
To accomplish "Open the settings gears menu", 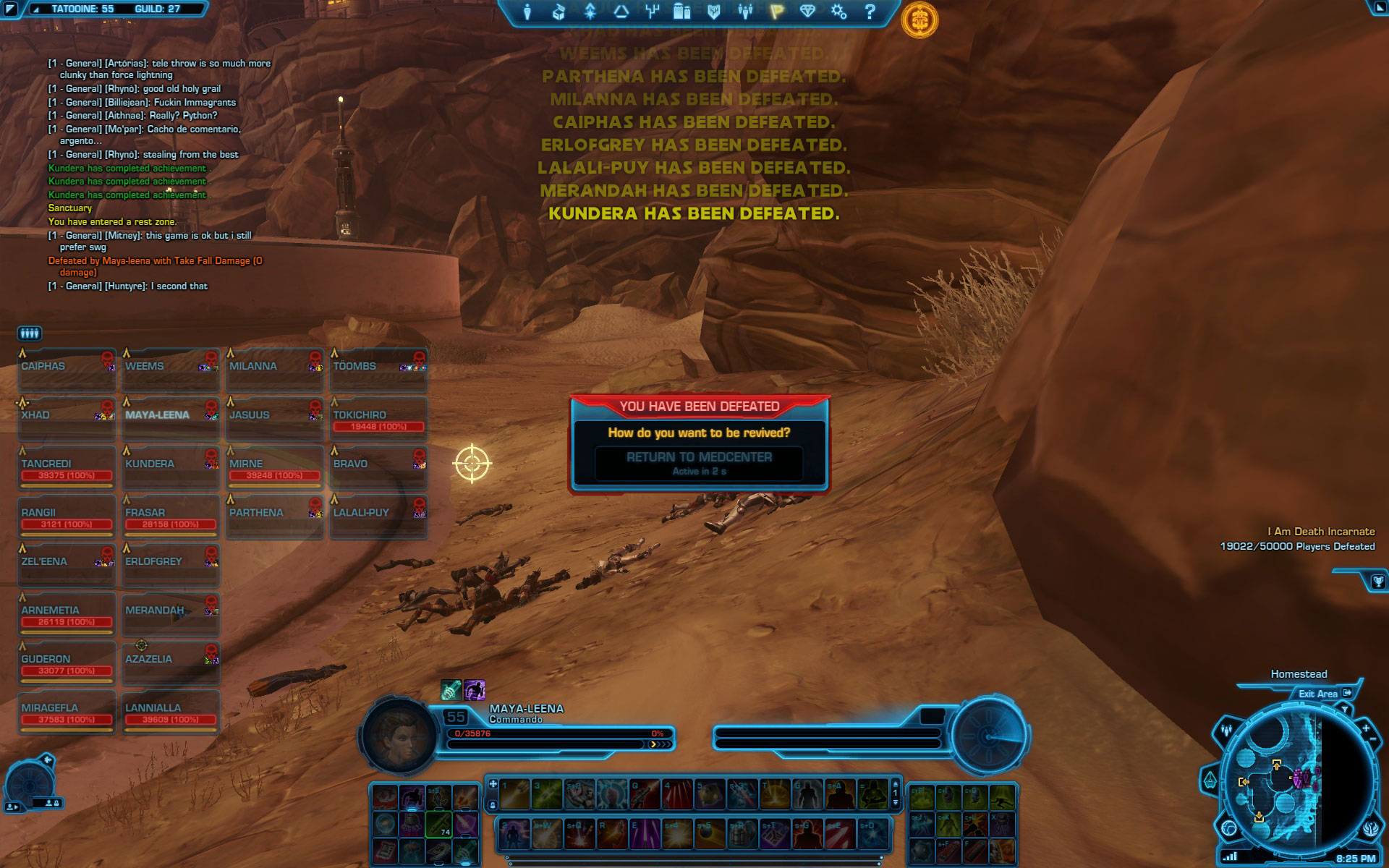I will click(838, 12).
